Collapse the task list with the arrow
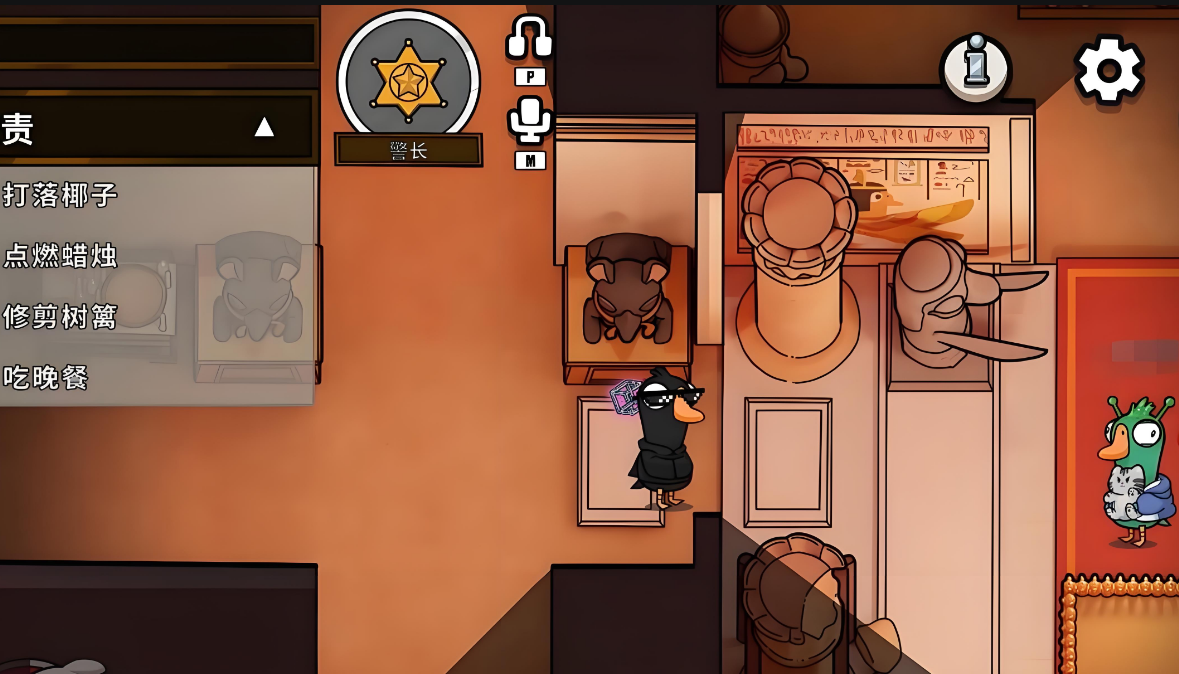The image size is (1179, 674). coord(264,127)
